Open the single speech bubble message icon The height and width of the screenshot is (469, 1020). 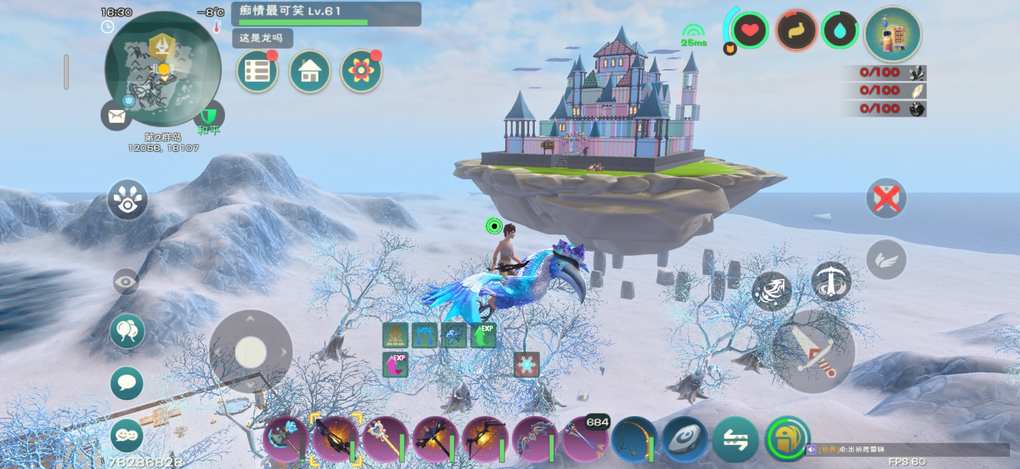pyautogui.click(x=127, y=382)
